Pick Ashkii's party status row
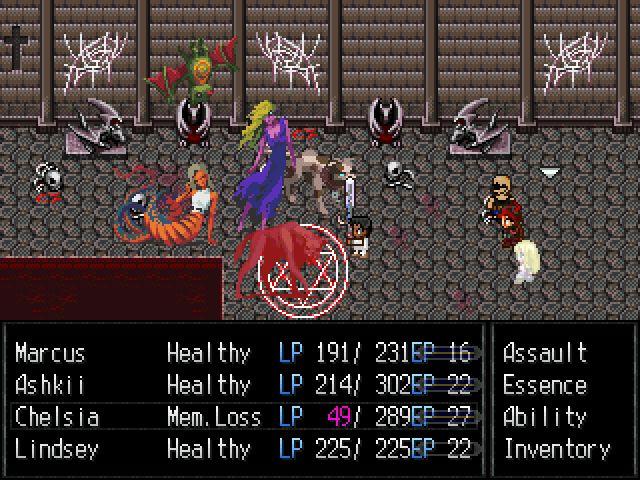 50,385
